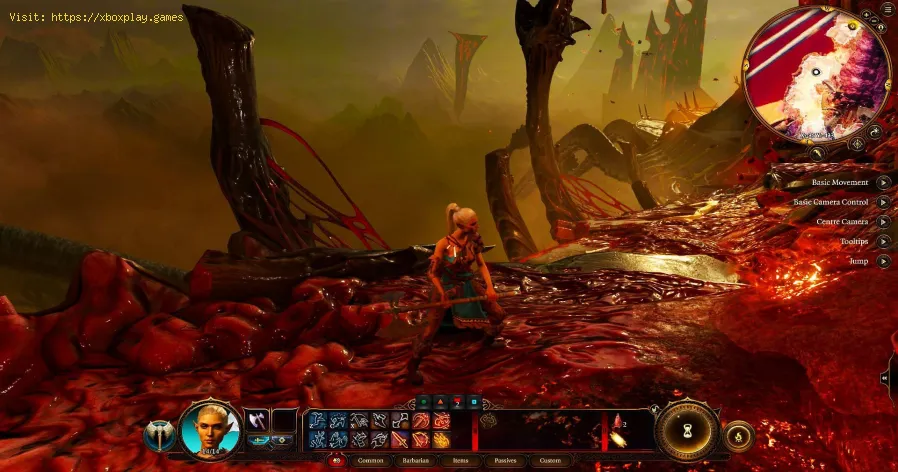Click the winged axe class emblem
This screenshot has width=898, height=472.
click(x=158, y=435)
